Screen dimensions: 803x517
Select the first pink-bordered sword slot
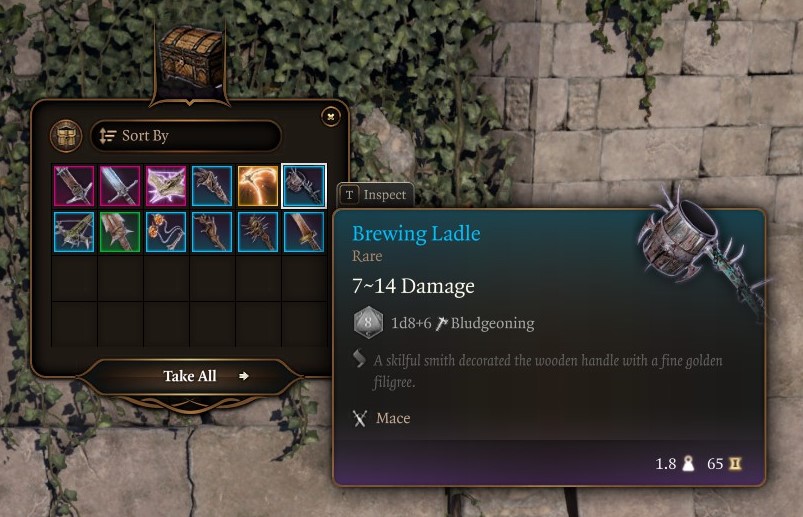[x=74, y=186]
